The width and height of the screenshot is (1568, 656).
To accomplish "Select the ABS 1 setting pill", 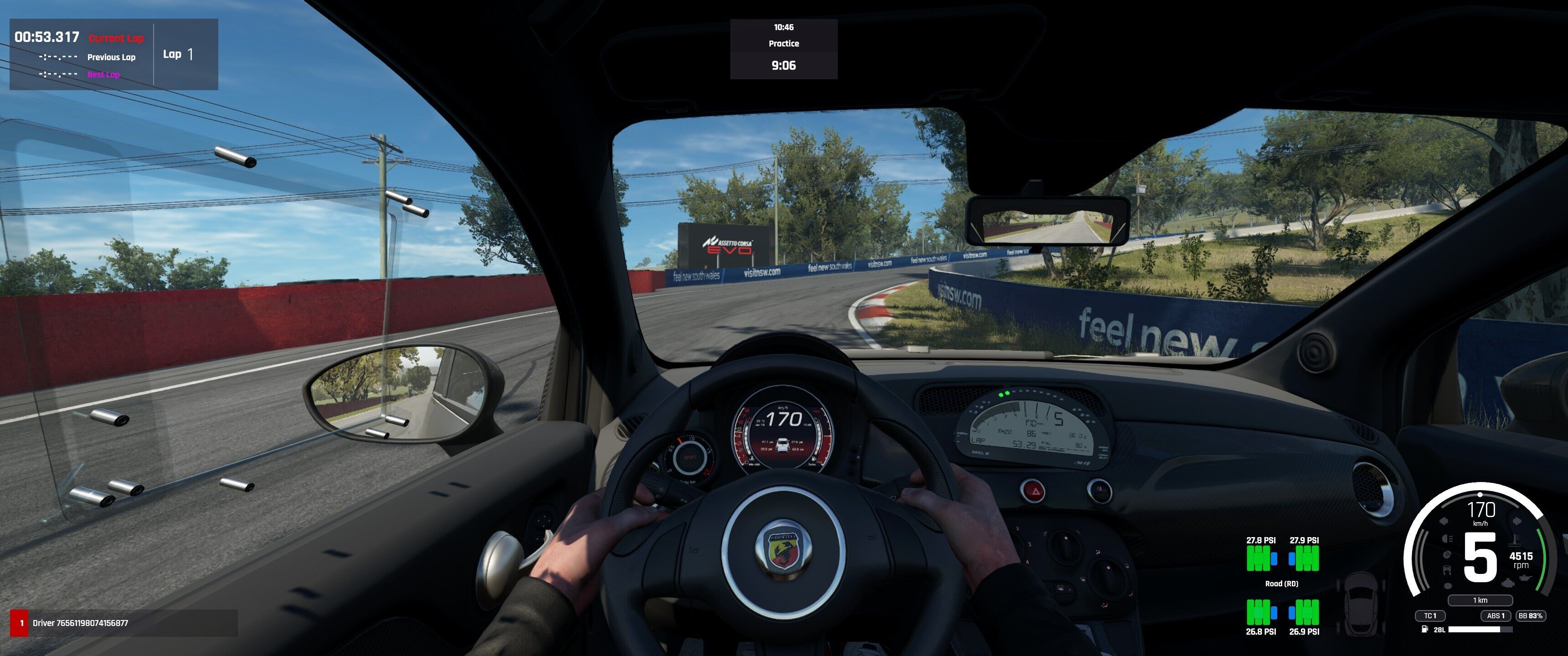I will 1496,616.
